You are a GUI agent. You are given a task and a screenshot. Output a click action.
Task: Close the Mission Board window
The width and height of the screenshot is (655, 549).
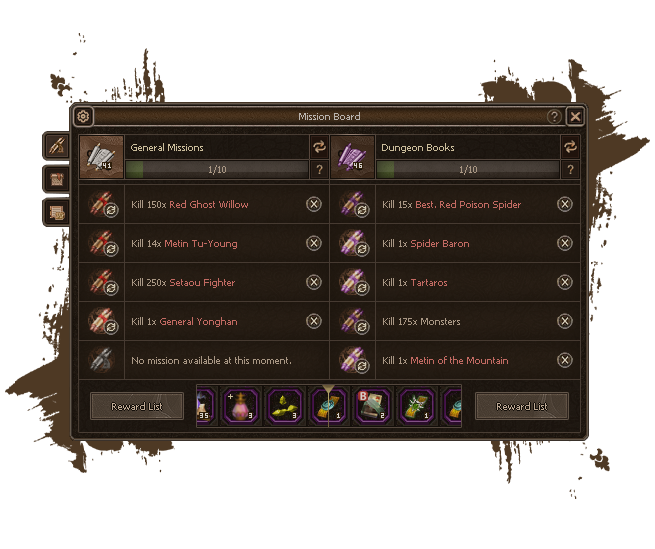[575, 117]
